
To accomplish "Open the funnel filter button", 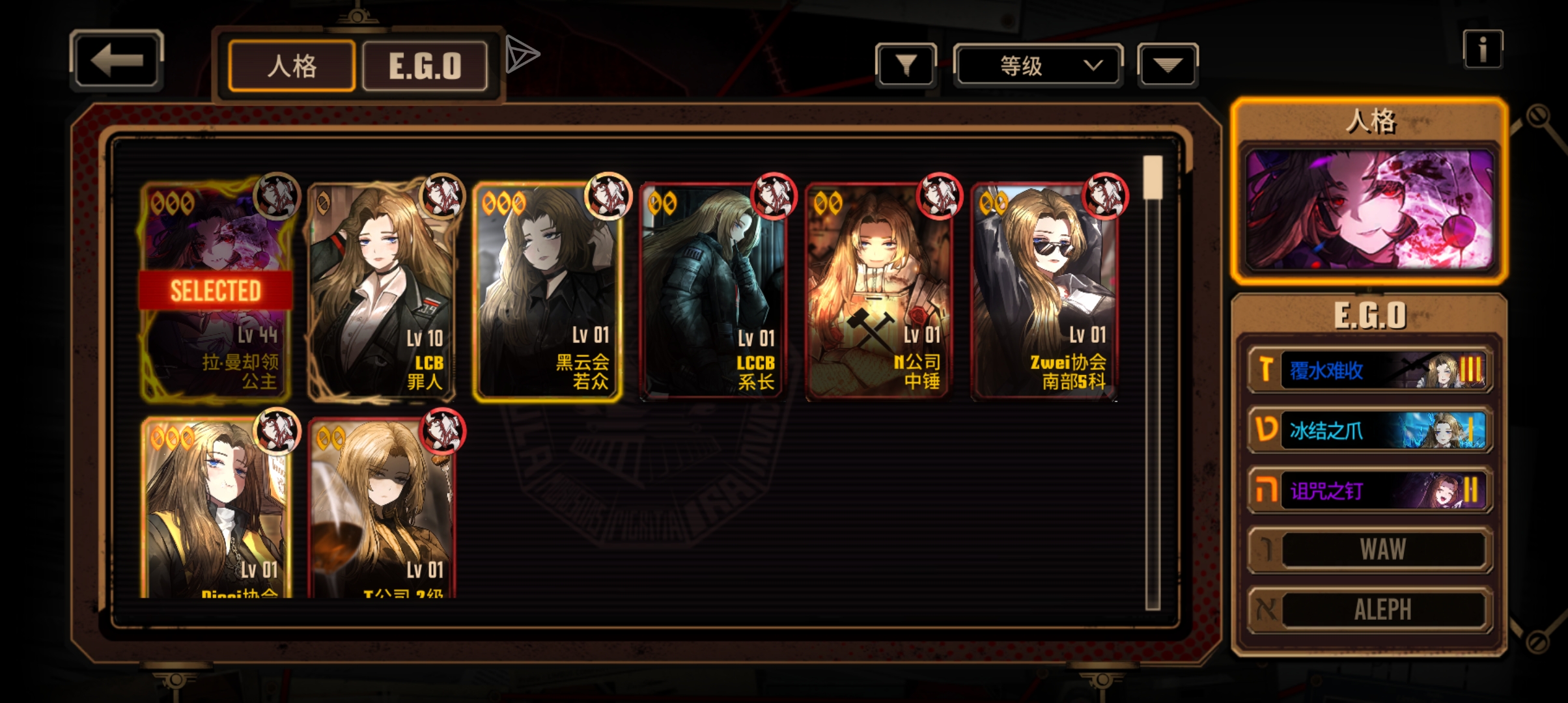I will point(906,65).
